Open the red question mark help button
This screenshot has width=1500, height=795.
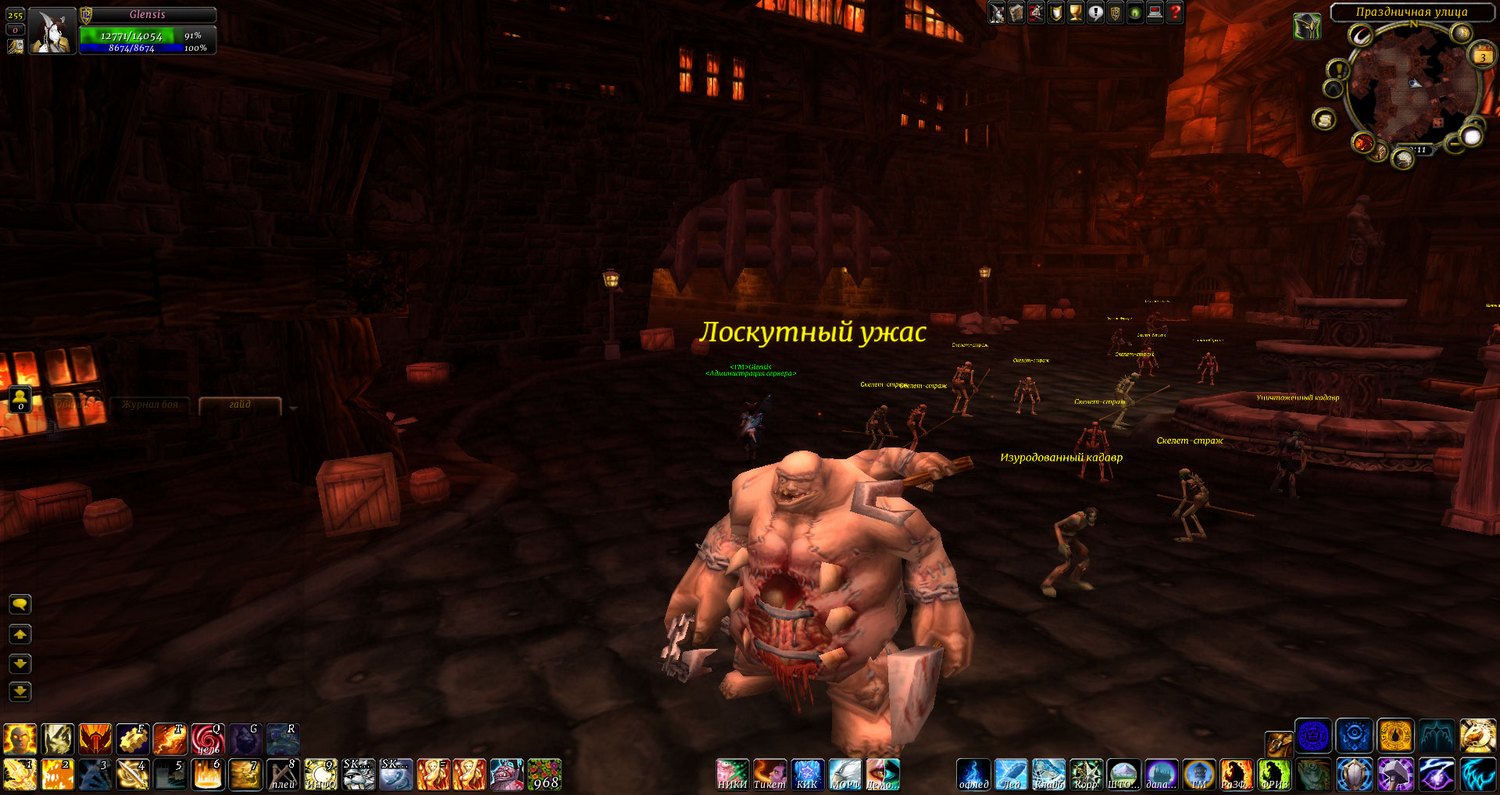click(x=1175, y=13)
